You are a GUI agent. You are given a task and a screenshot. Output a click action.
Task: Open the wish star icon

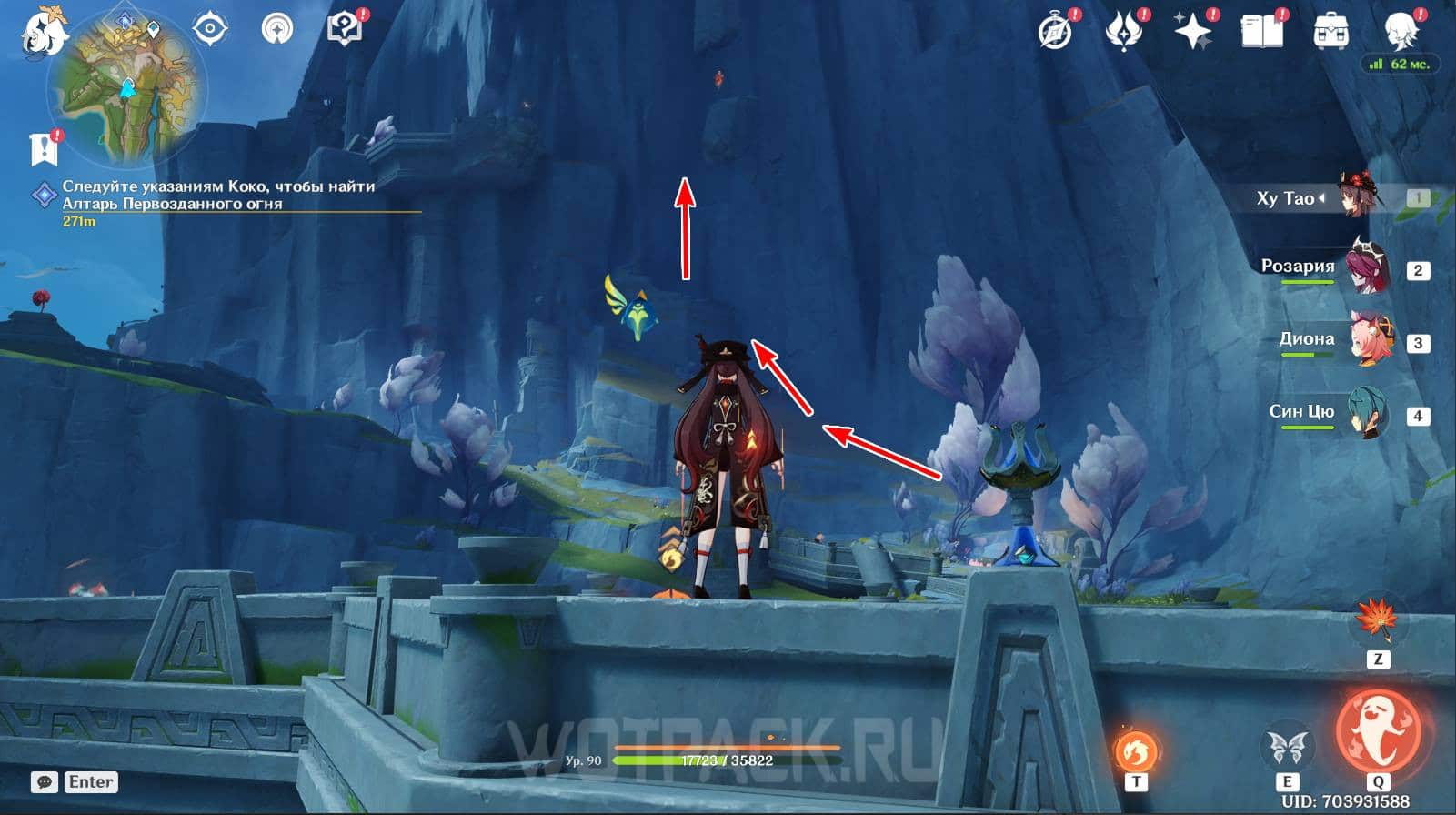1192,33
